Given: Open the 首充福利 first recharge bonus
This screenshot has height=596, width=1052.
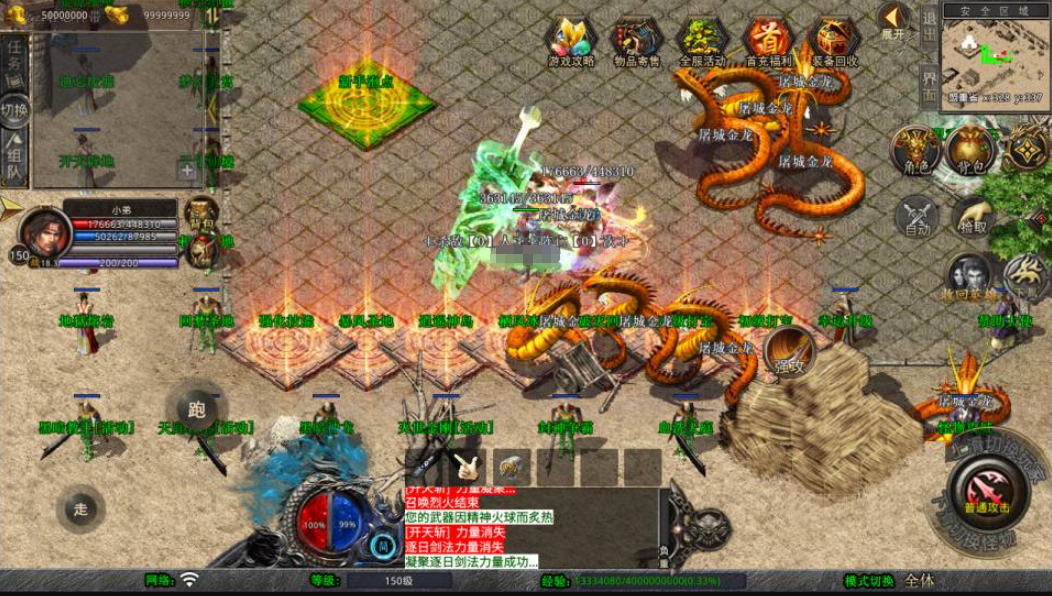Looking at the screenshot, I should click(767, 42).
